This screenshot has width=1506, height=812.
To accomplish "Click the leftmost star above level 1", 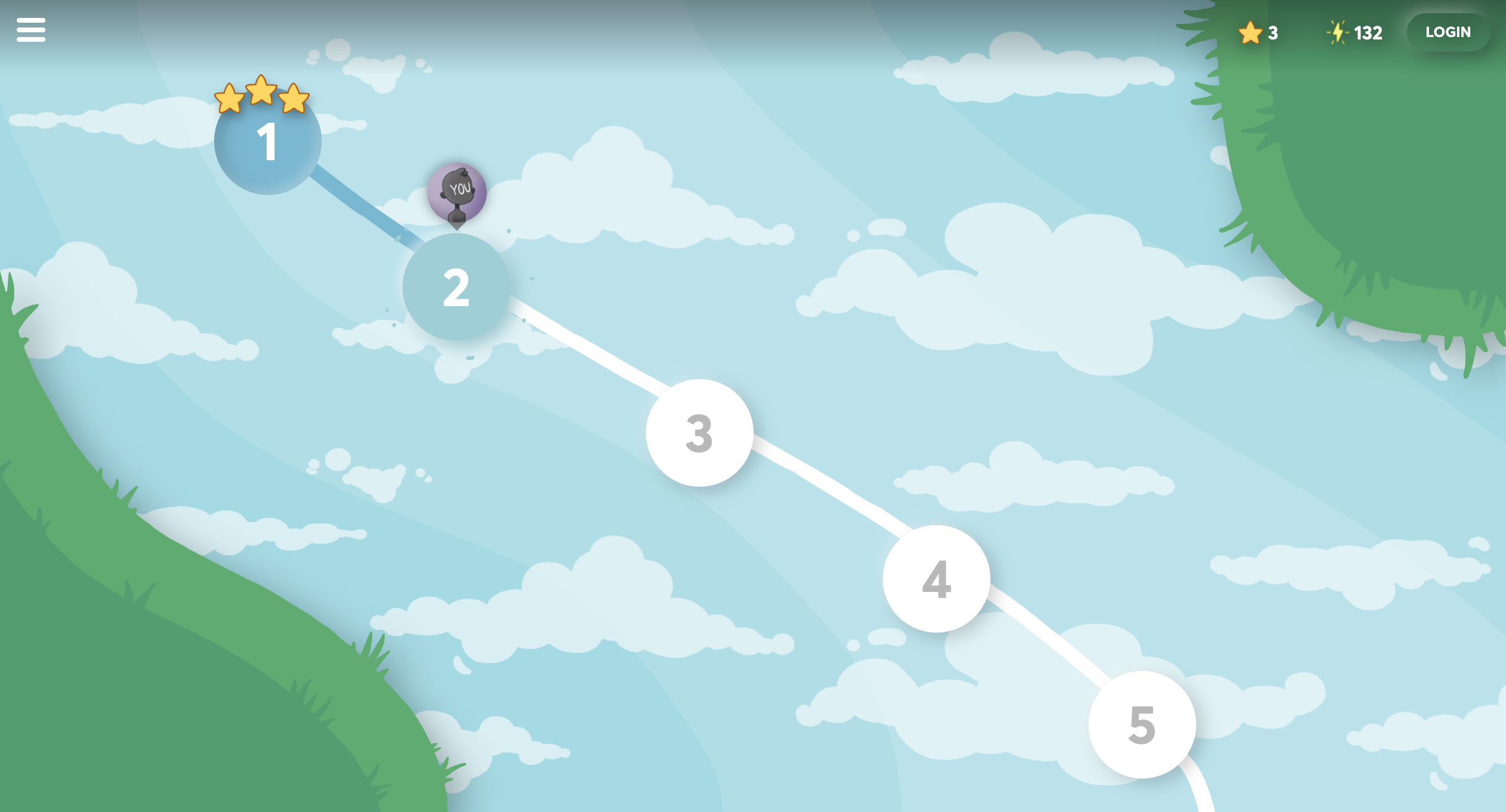I will click(230, 100).
